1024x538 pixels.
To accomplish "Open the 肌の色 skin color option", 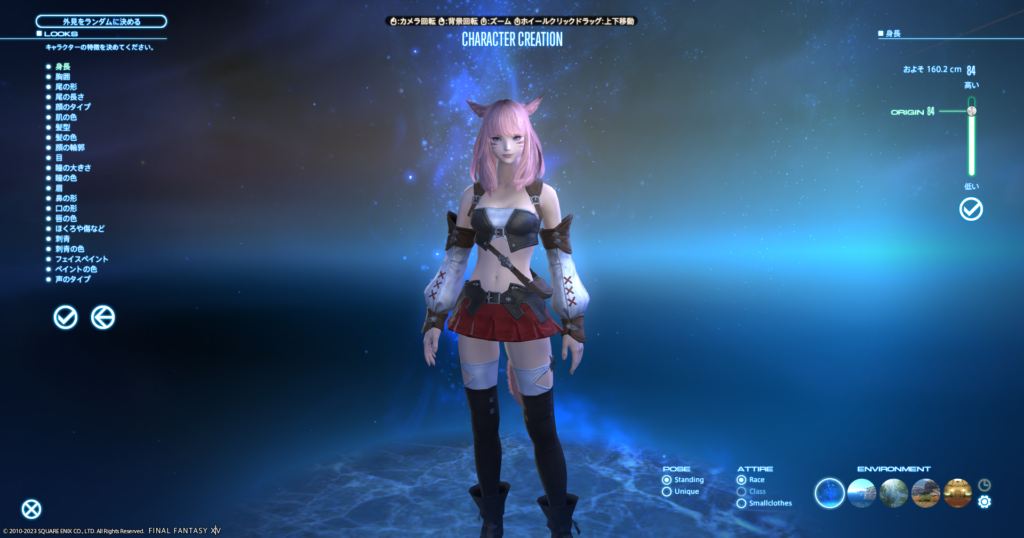I will pyautogui.click(x=66, y=117).
